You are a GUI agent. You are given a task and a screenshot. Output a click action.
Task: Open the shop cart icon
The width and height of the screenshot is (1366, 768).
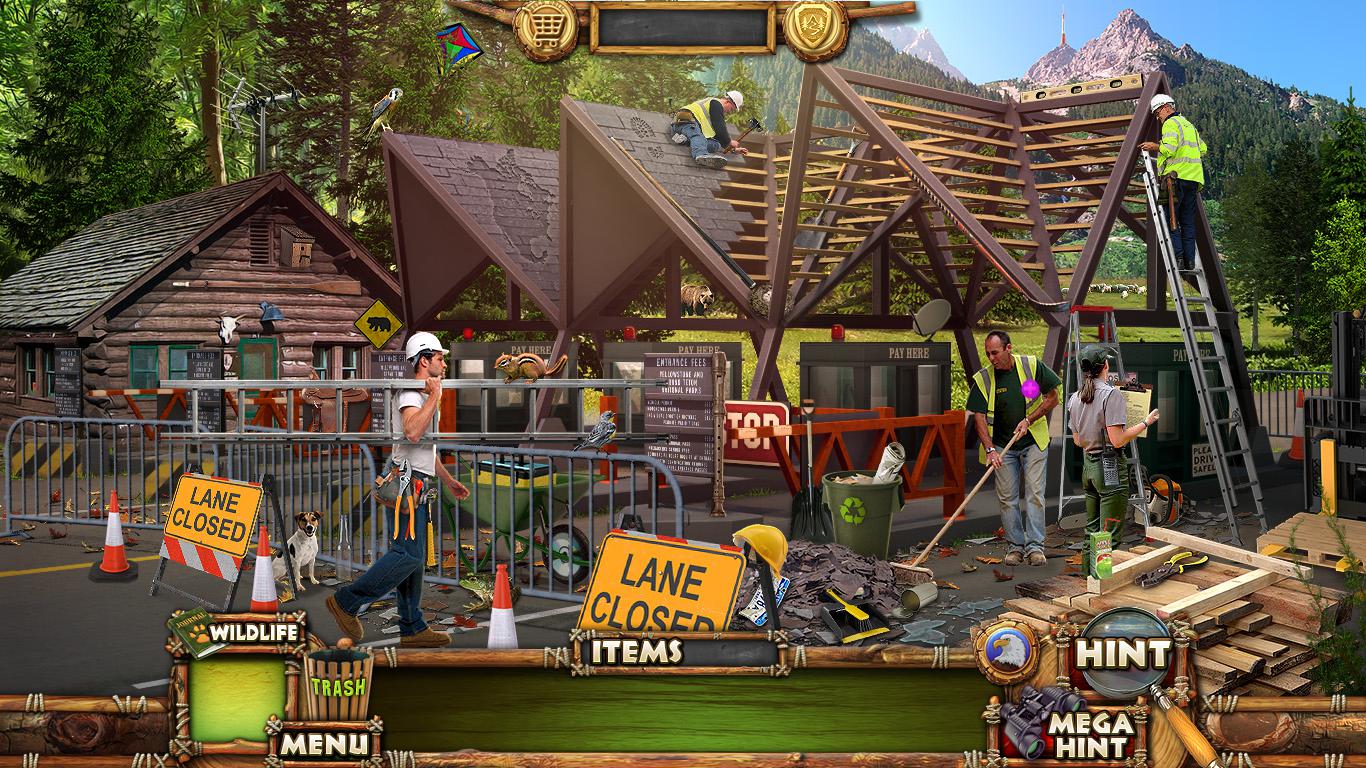[x=546, y=28]
